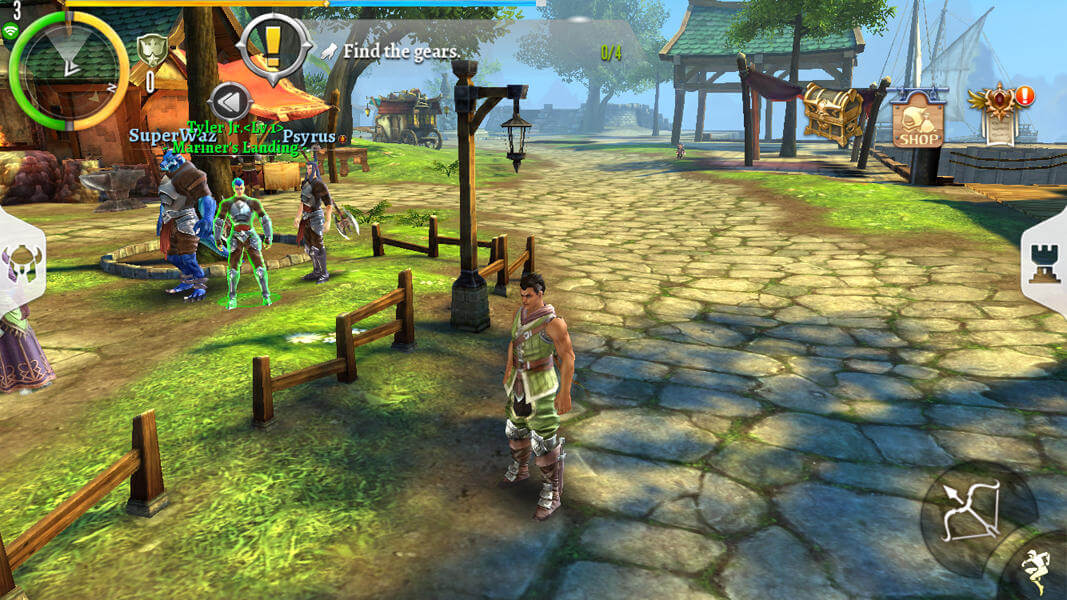Open the crowned shield badge icon

point(151,50)
